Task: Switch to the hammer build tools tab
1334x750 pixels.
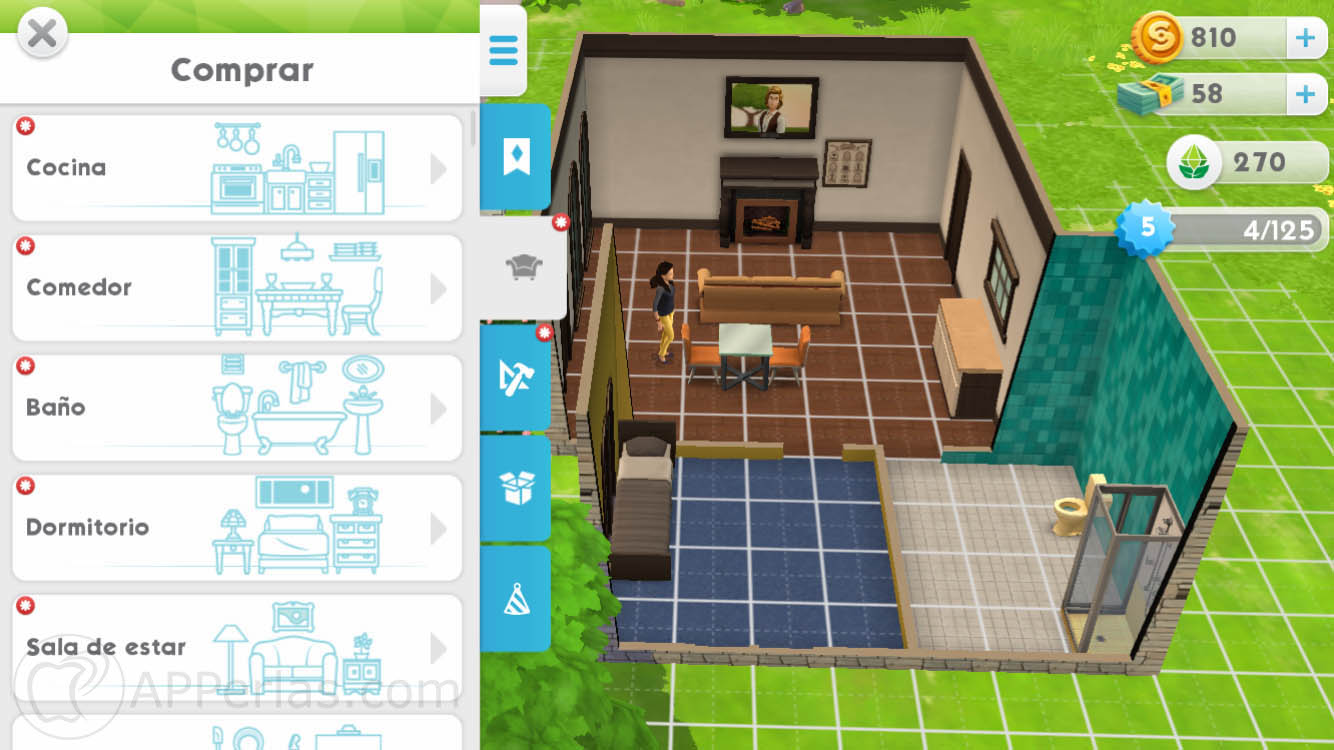Action: [x=516, y=377]
